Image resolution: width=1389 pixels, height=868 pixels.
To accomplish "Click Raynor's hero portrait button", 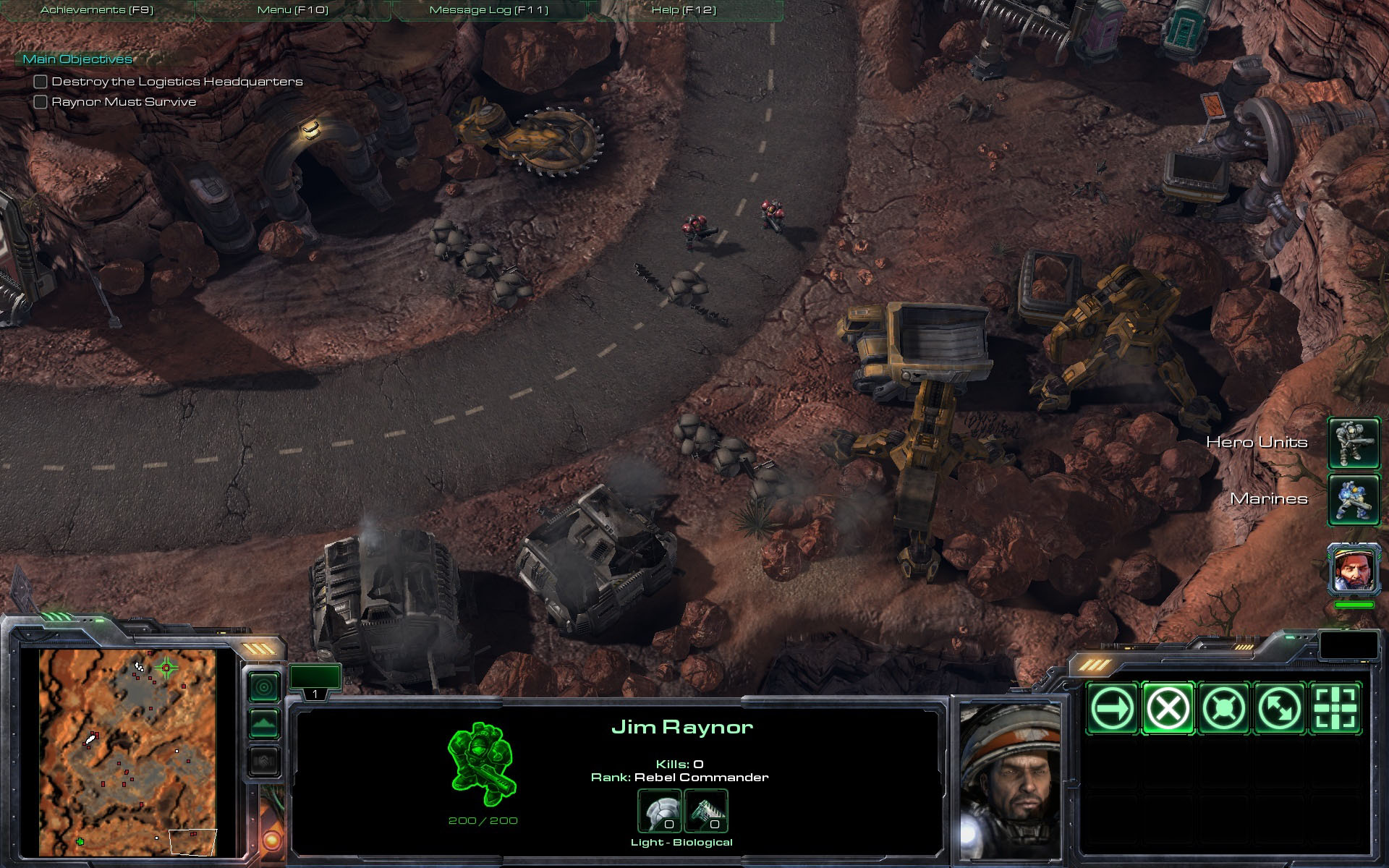I will point(1354,569).
